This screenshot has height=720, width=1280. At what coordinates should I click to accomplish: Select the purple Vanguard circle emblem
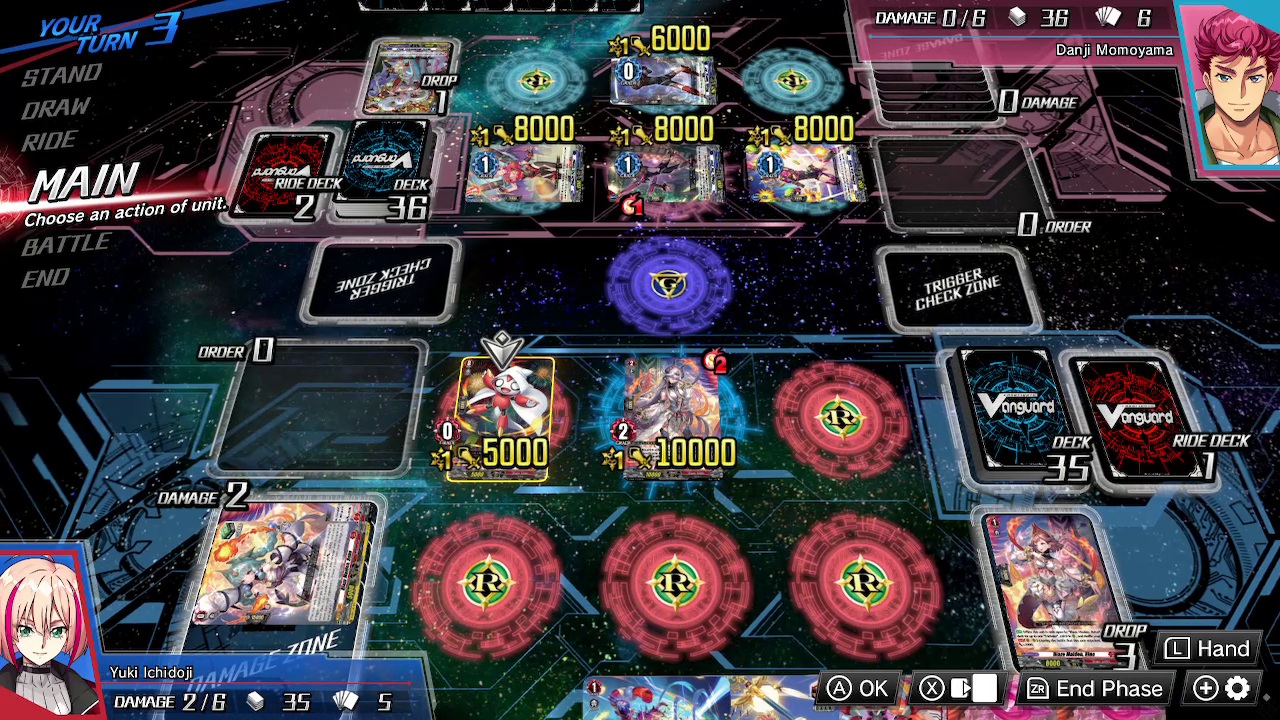click(x=668, y=286)
